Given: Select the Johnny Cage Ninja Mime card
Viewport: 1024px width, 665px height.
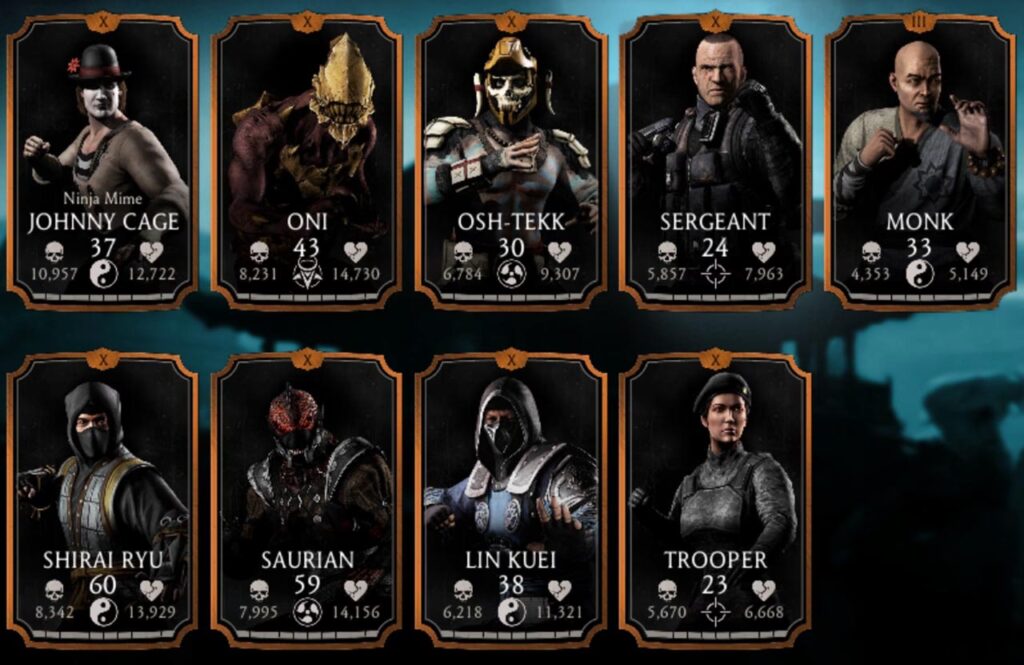Looking at the screenshot, I should pyautogui.click(x=103, y=160).
